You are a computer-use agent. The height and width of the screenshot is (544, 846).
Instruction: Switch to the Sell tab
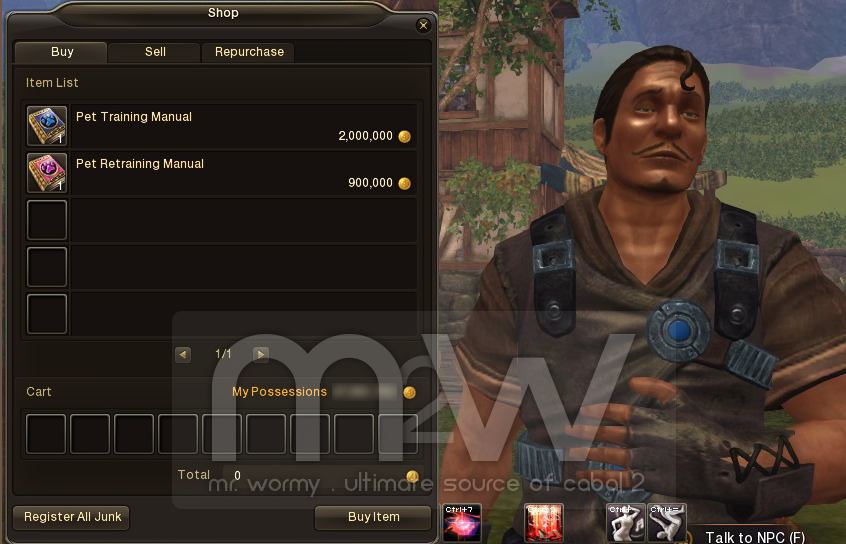pos(155,52)
